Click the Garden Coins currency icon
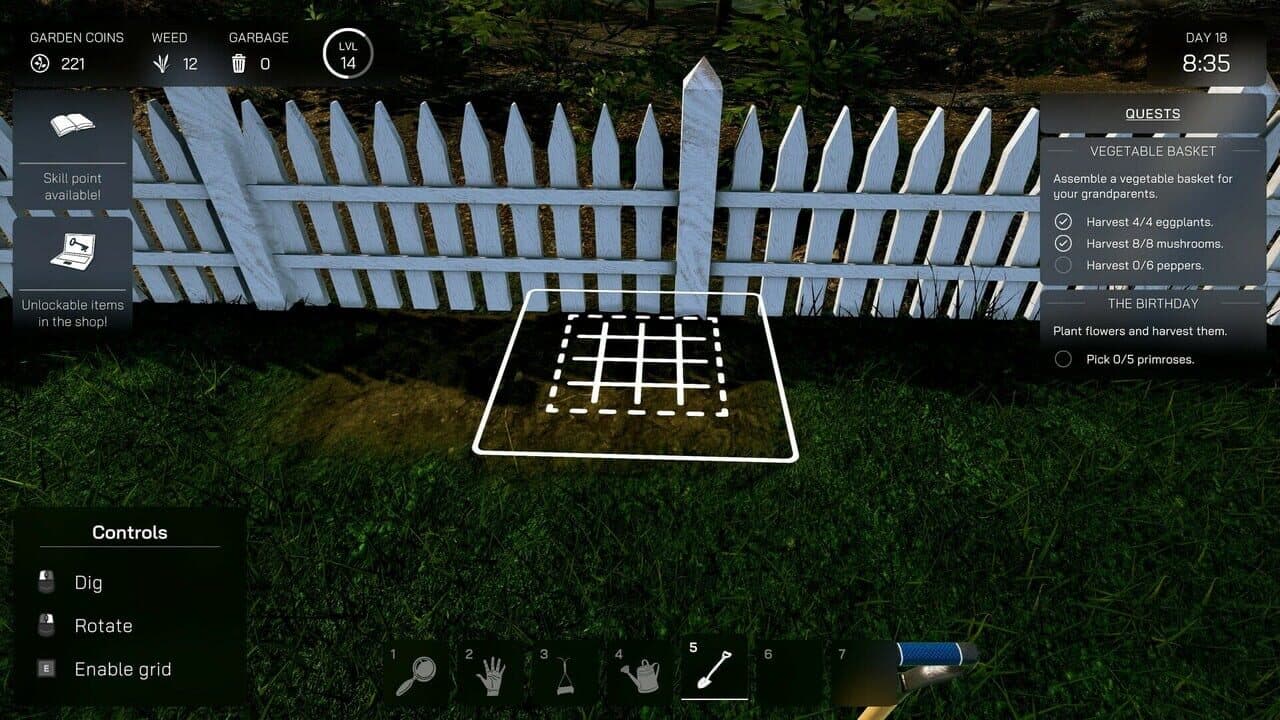The width and height of the screenshot is (1280, 720). coord(39,64)
